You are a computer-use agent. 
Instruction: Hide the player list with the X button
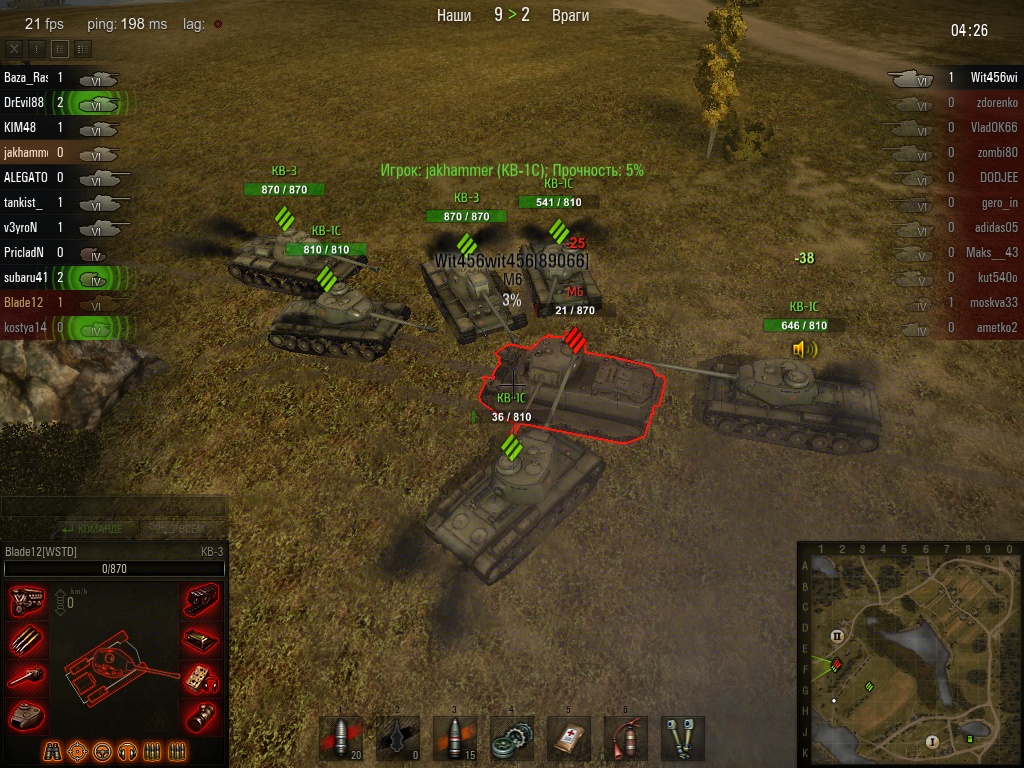click(x=14, y=48)
